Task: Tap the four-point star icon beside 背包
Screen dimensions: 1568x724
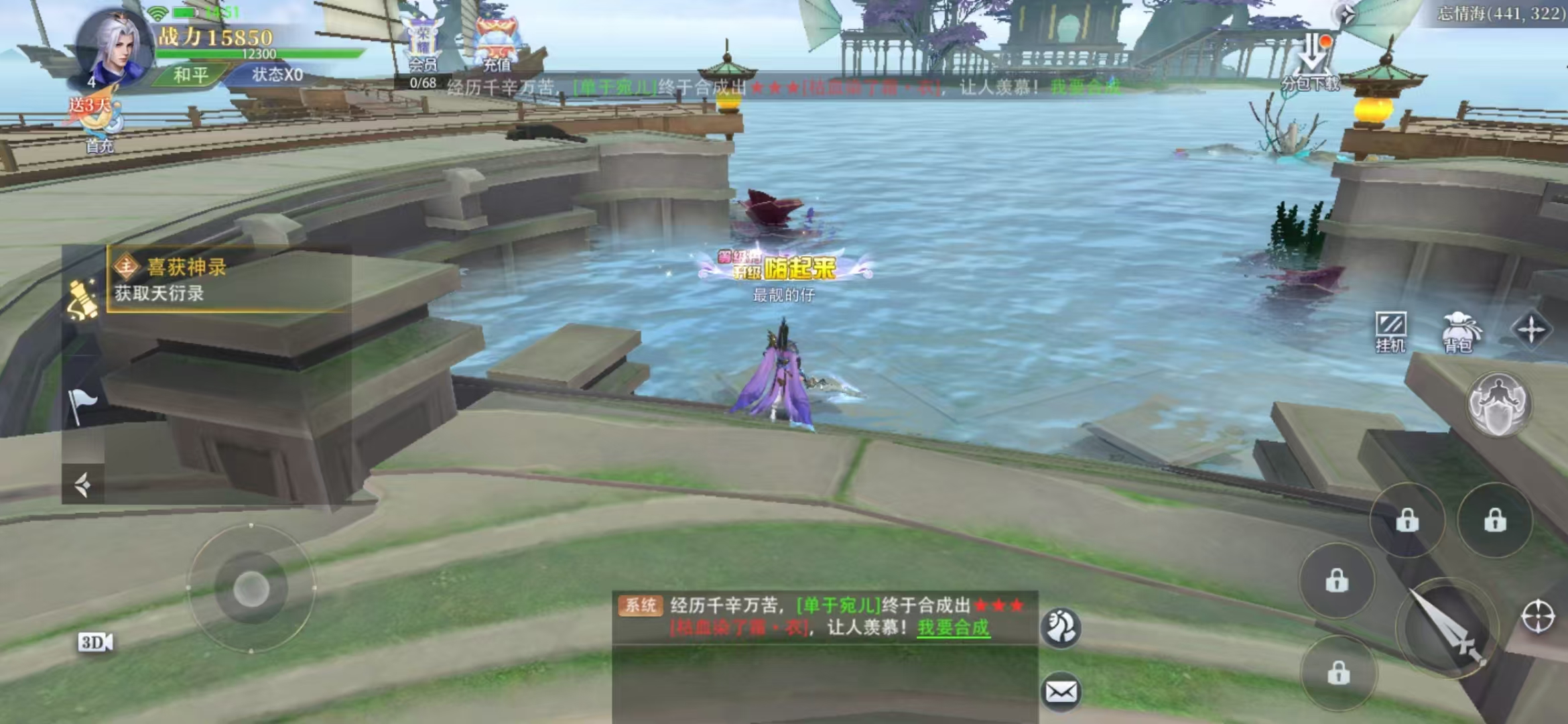Action: coord(1531,330)
